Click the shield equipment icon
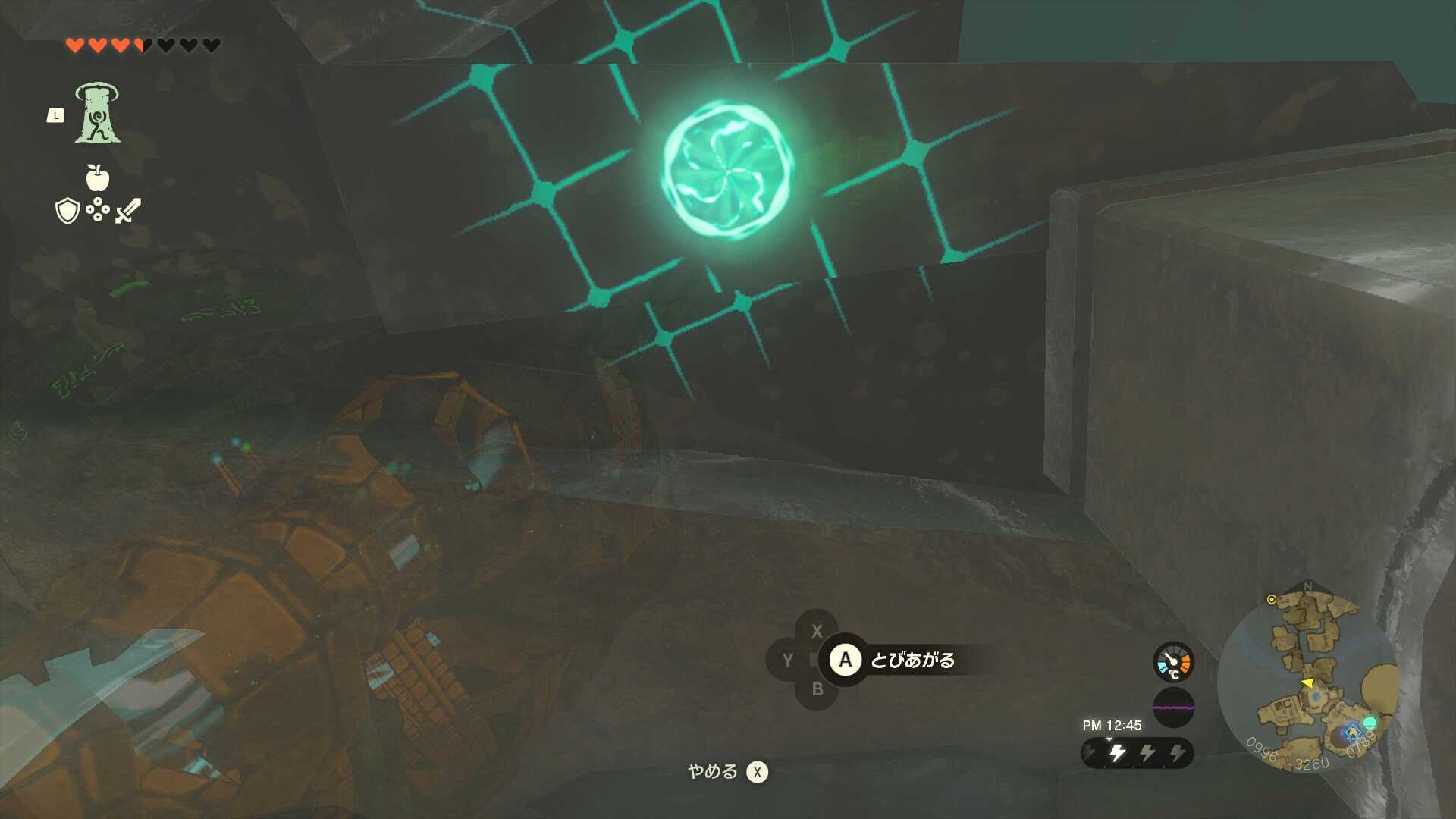This screenshot has width=1456, height=819. click(x=67, y=210)
